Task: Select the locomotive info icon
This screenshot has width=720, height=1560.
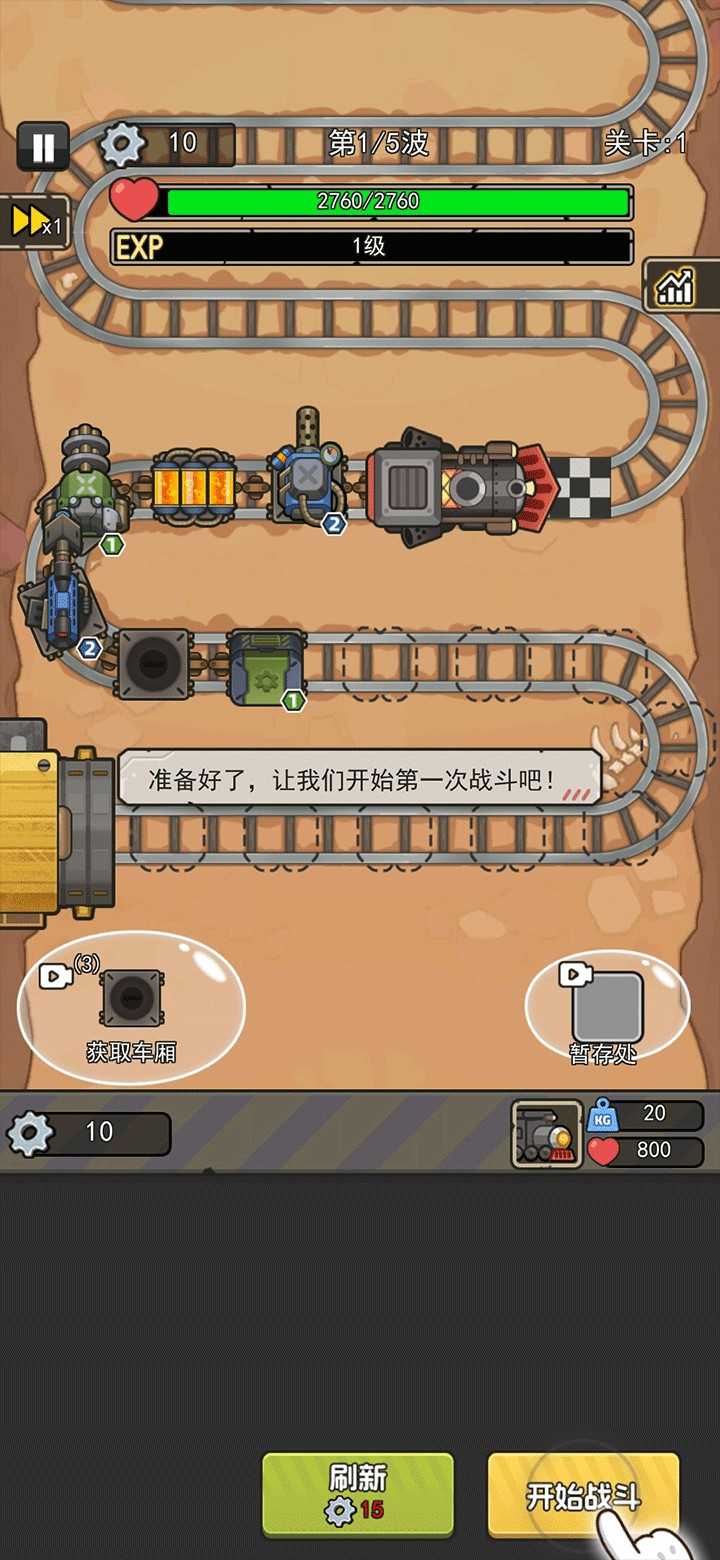Action: (x=547, y=1134)
